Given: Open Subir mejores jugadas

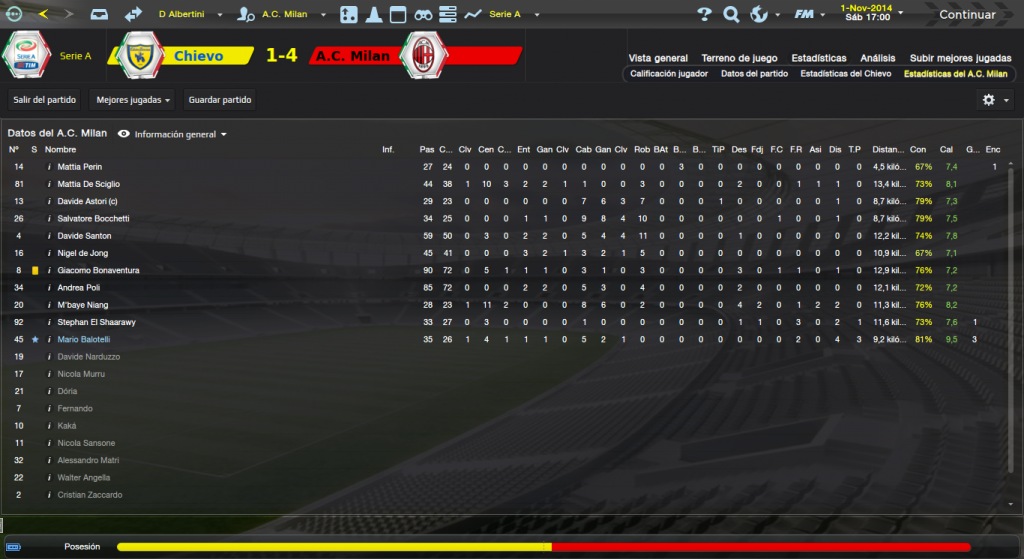Looking at the screenshot, I should (960, 58).
